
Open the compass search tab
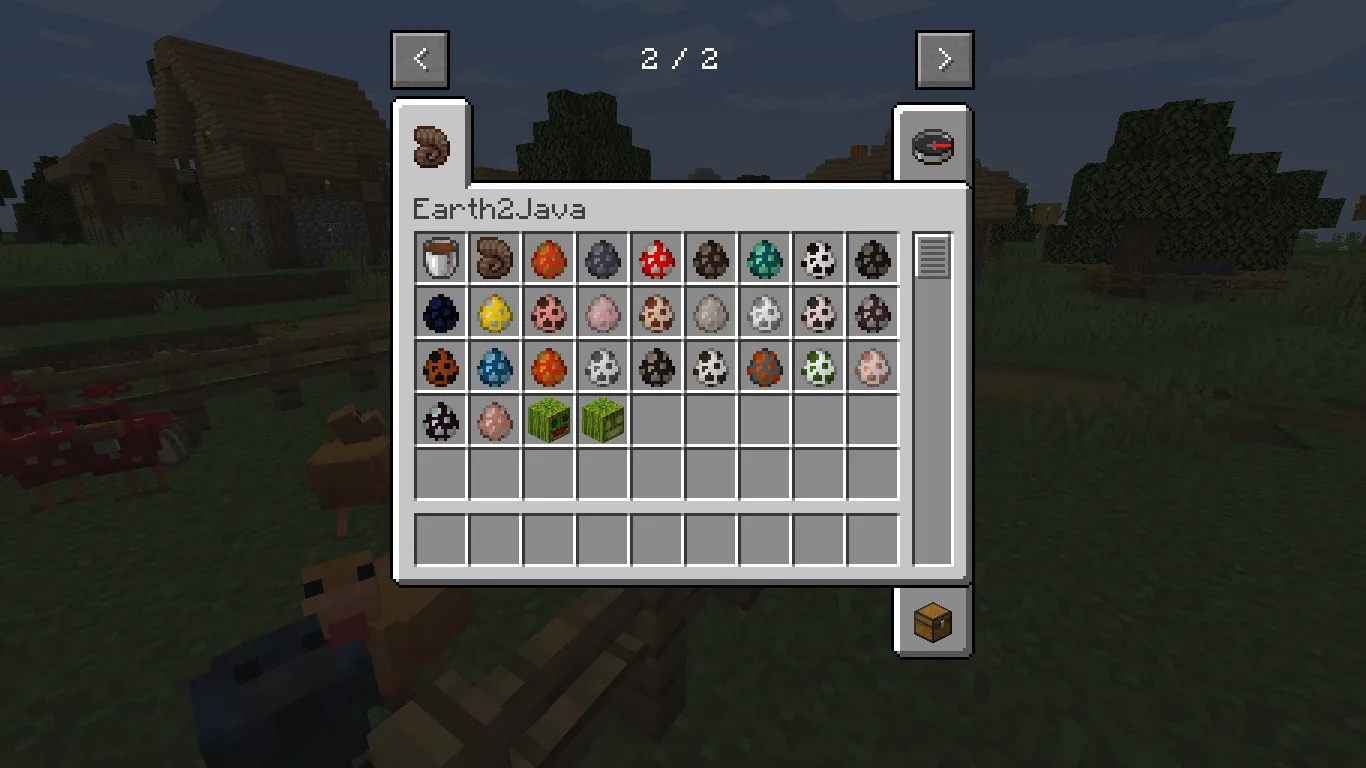[x=932, y=144]
